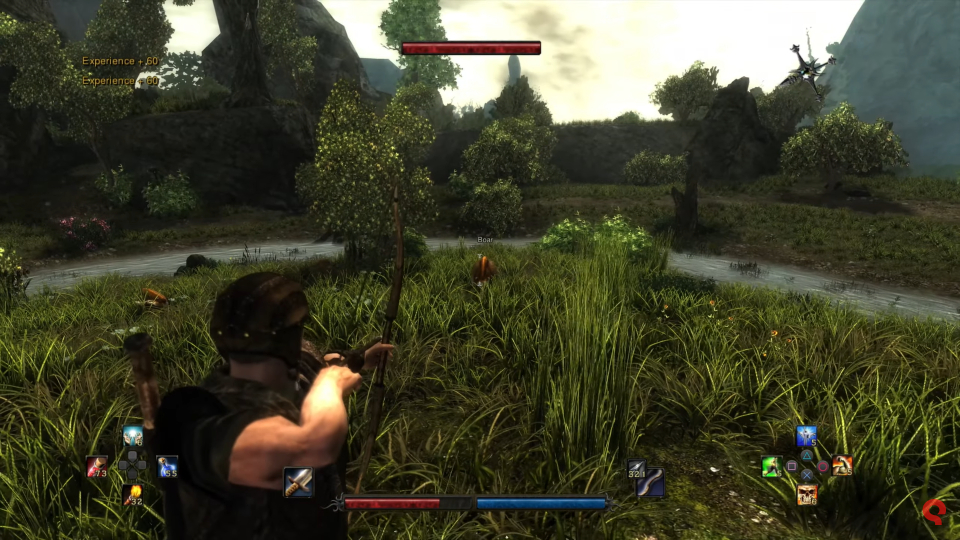Switch to the sword weapon slot

[x=298, y=482]
